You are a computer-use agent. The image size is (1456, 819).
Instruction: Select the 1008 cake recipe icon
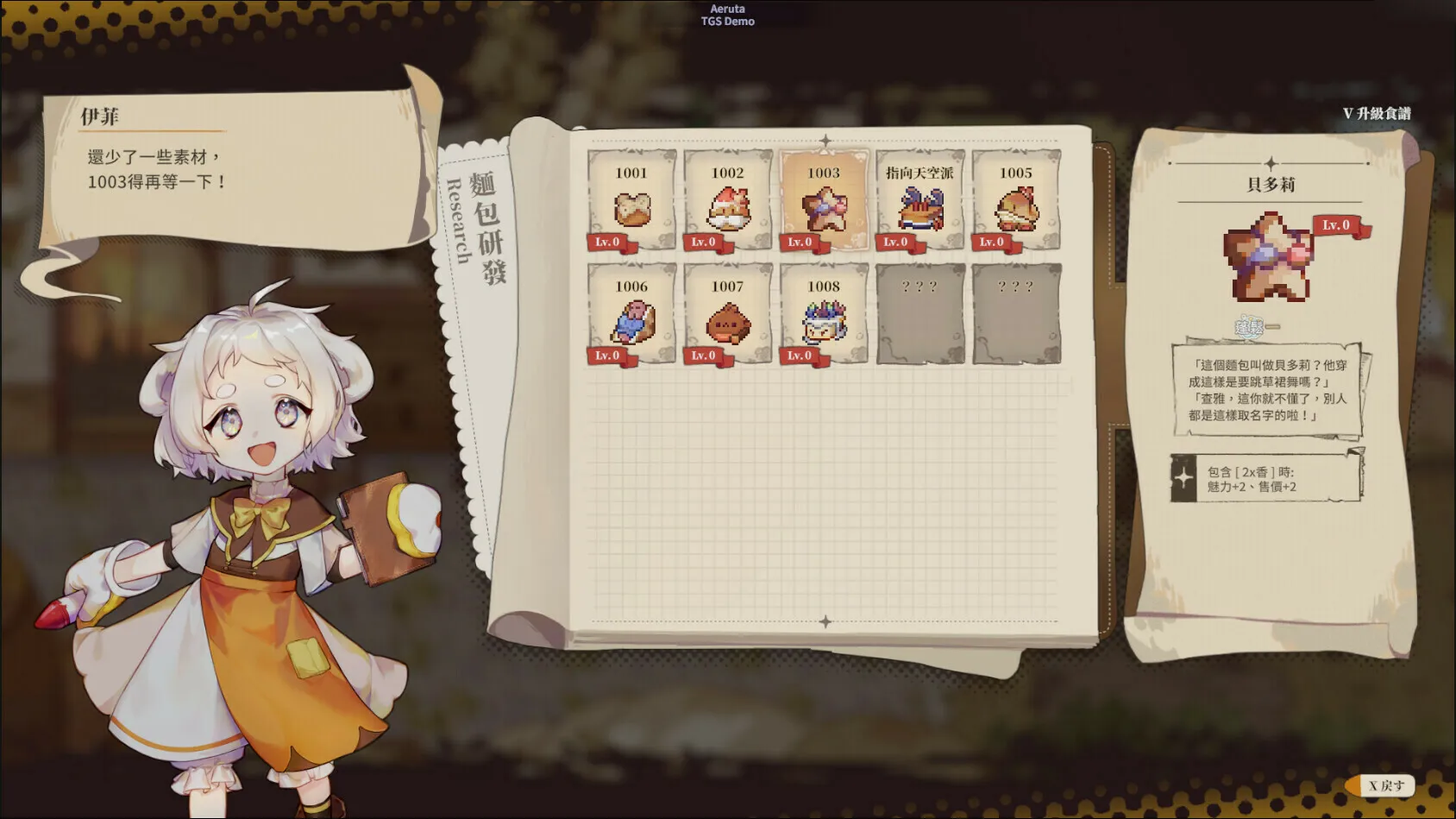pos(824,319)
